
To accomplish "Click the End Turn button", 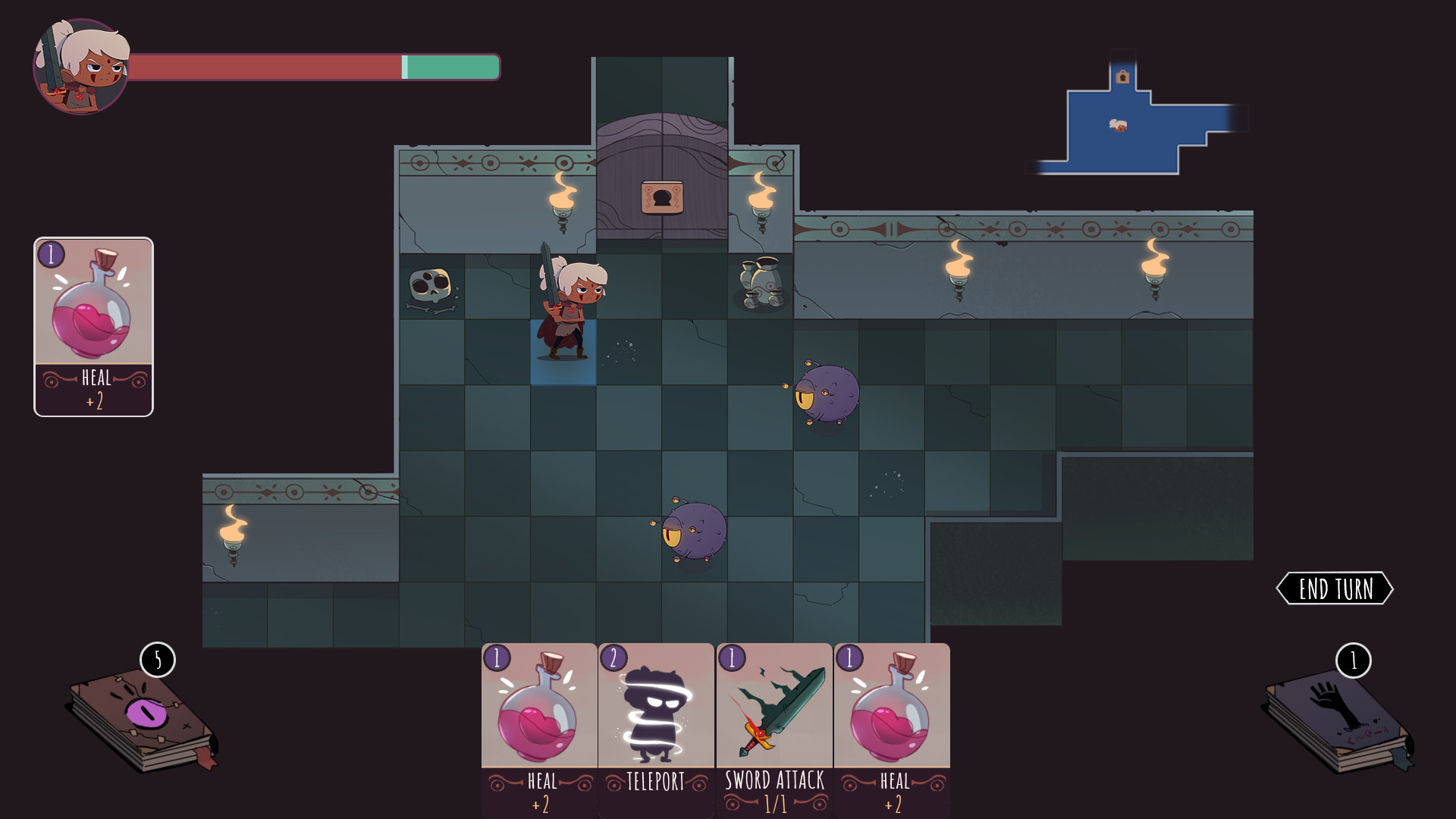I will pyautogui.click(x=1336, y=588).
